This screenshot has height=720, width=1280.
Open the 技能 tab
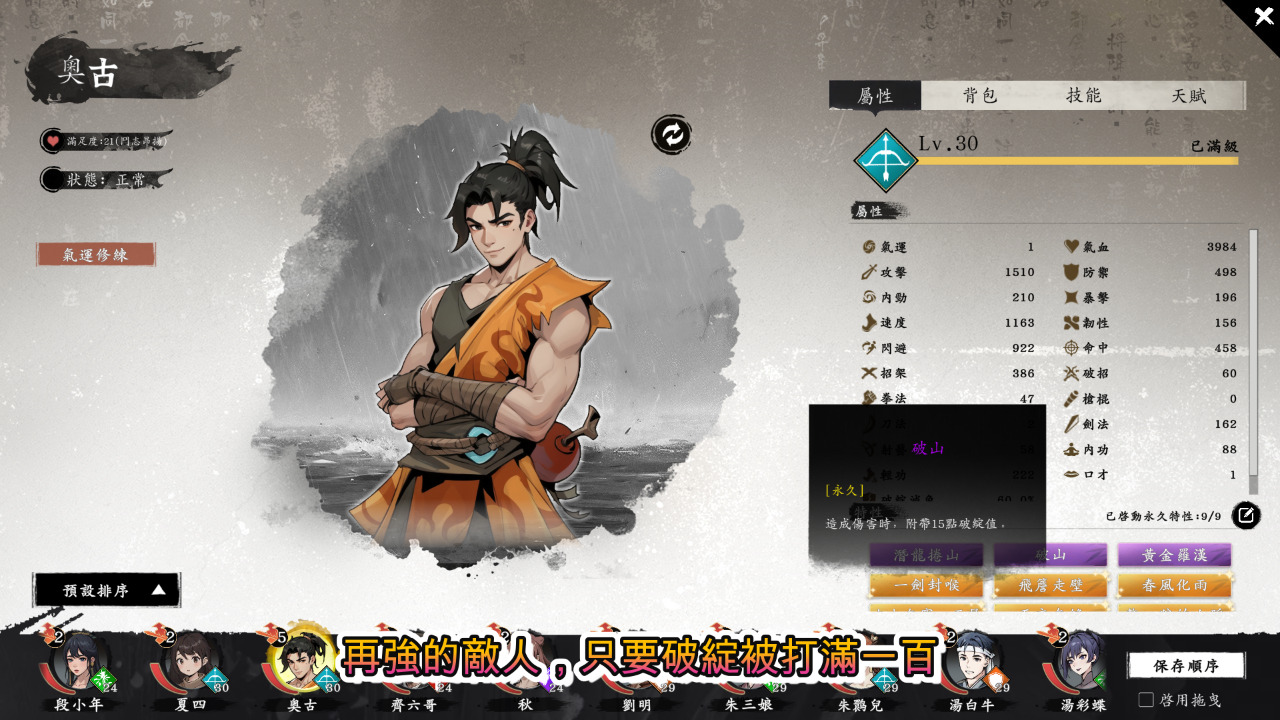(1084, 96)
